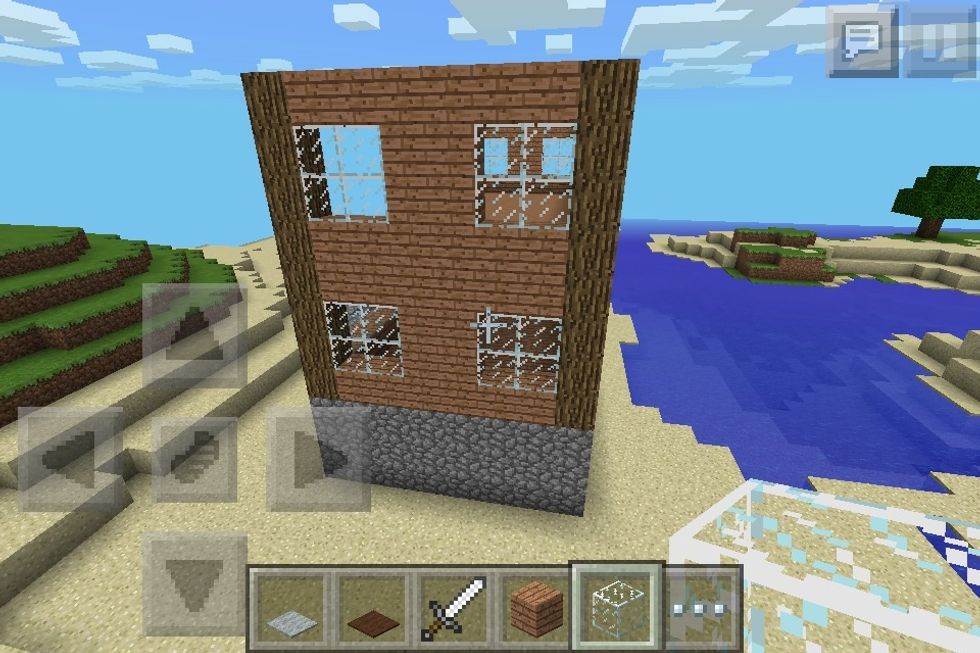Select the glass block hotbar slot
Screen dimensions: 980x653
coord(617,605)
